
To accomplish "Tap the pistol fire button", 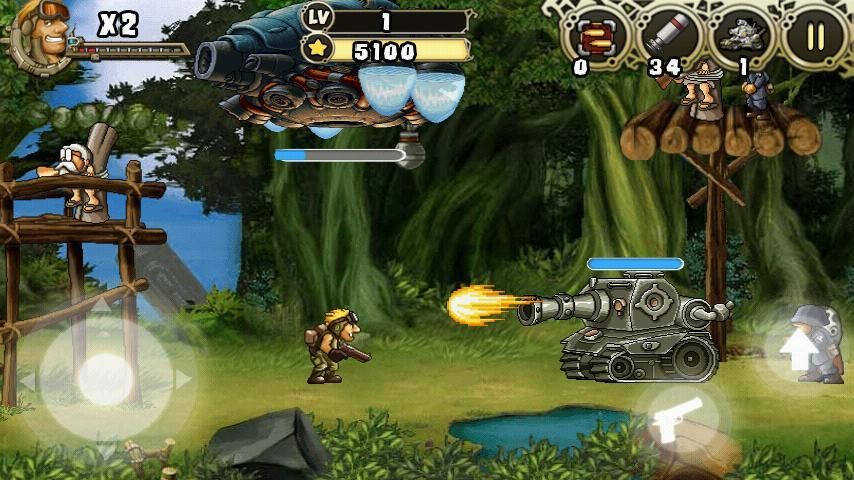I will (x=676, y=420).
